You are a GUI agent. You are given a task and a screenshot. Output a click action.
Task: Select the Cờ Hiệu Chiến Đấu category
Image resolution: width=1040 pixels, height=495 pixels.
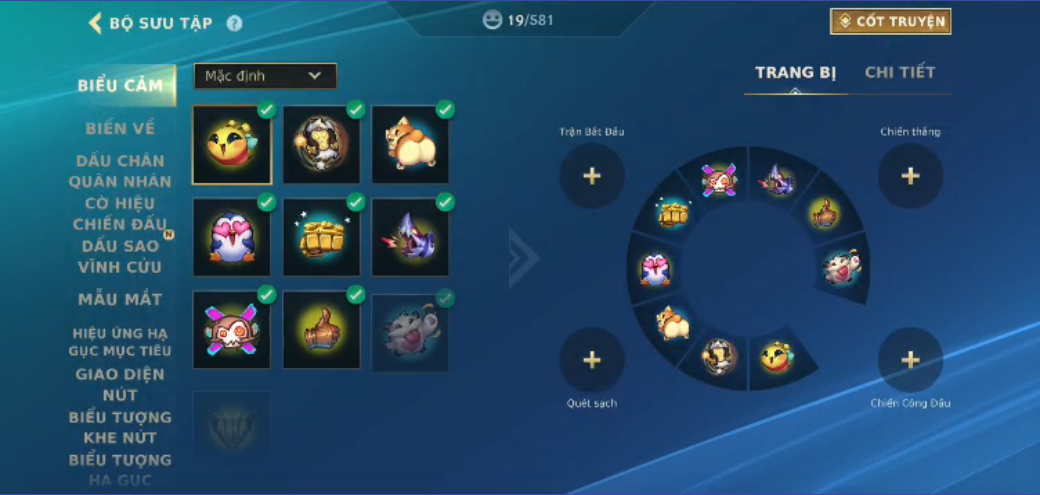pos(120,213)
